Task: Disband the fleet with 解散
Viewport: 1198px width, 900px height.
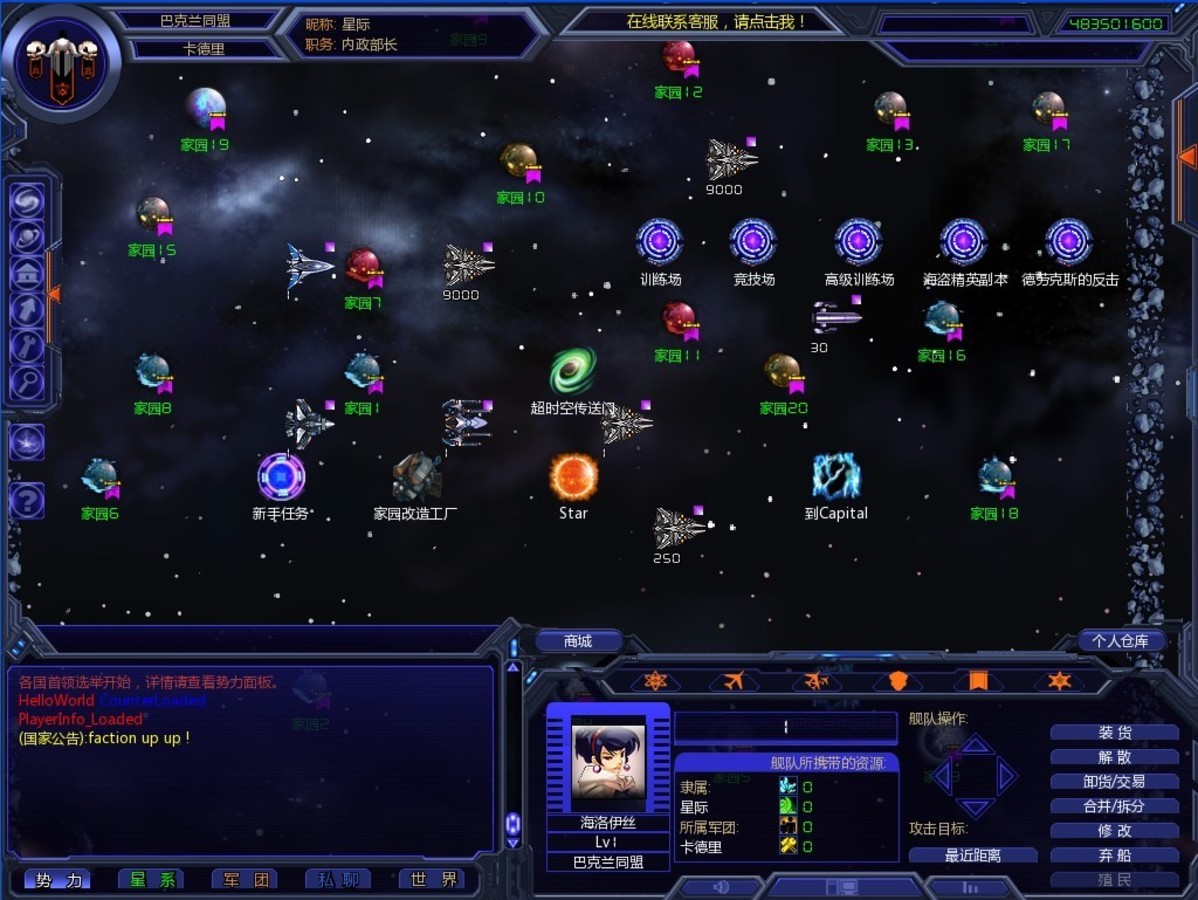Action: [1114, 757]
